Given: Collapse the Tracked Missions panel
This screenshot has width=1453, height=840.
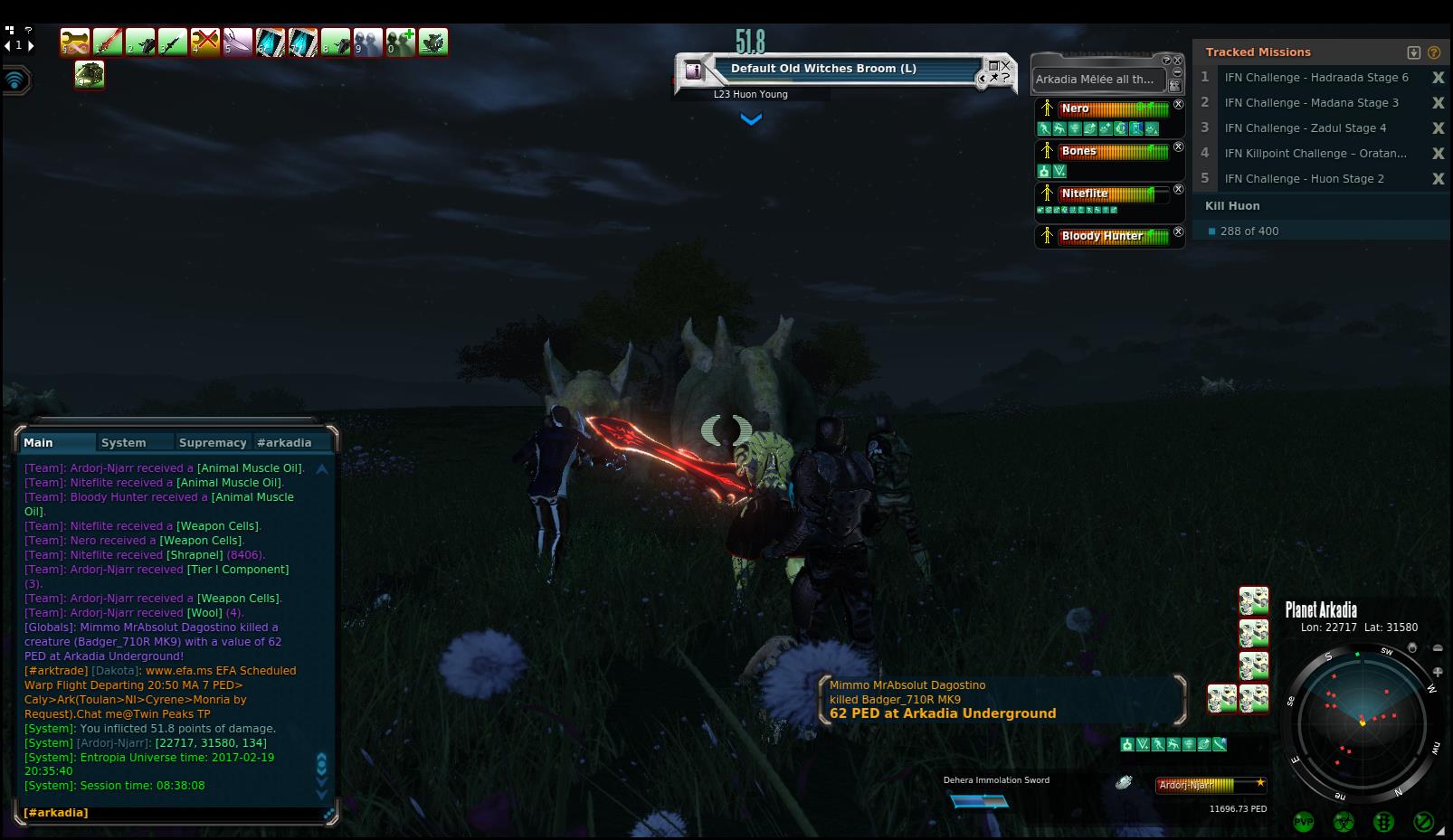Looking at the screenshot, I should 1414,52.
